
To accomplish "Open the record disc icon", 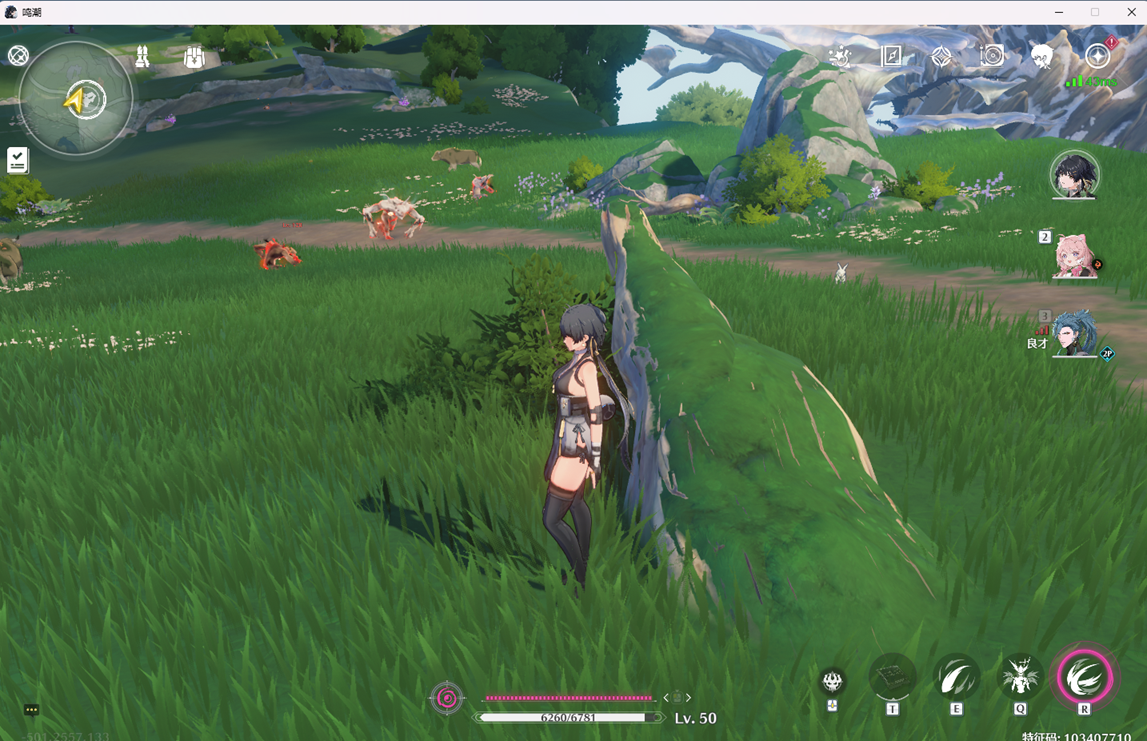I will pyautogui.click(x=992, y=56).
